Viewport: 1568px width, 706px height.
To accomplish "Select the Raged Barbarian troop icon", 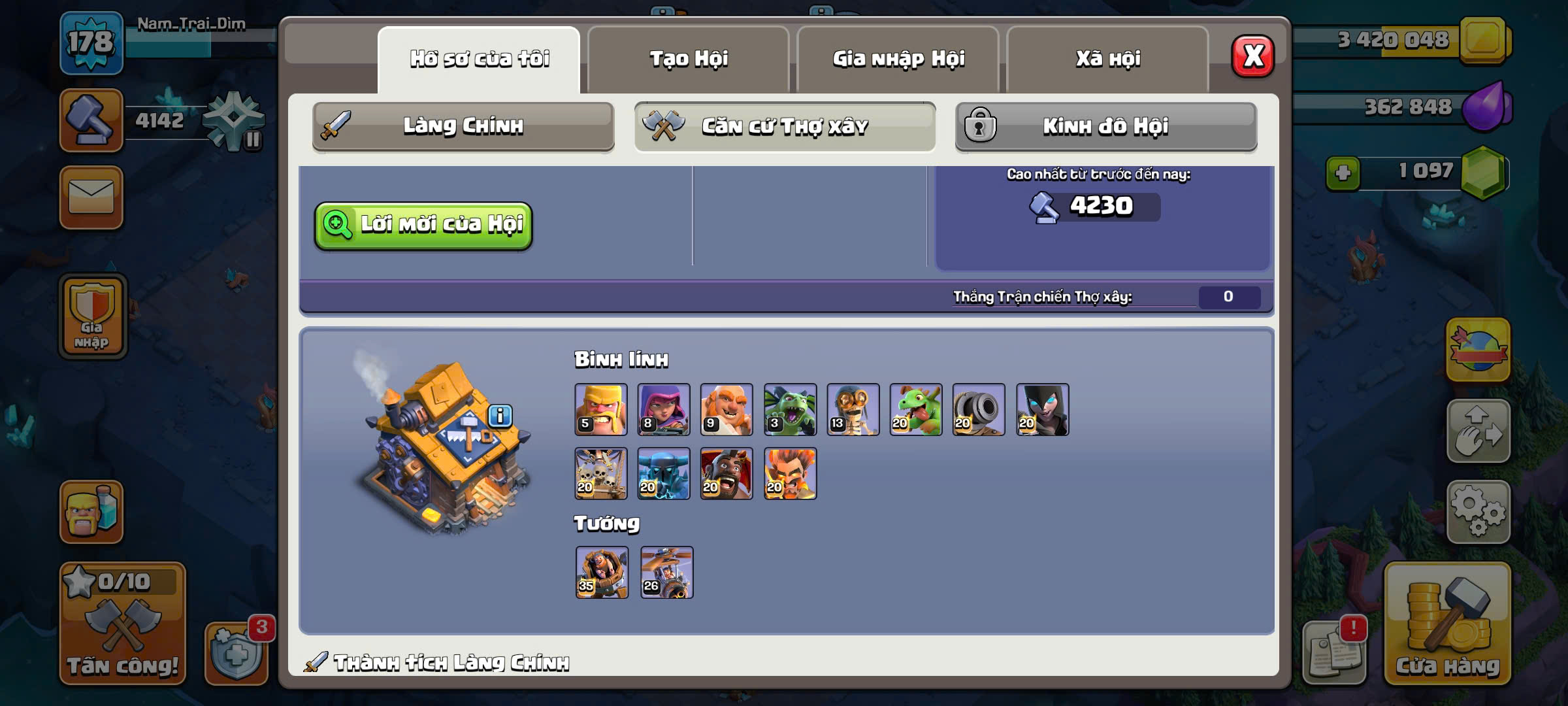I will [x=600, y=409].
